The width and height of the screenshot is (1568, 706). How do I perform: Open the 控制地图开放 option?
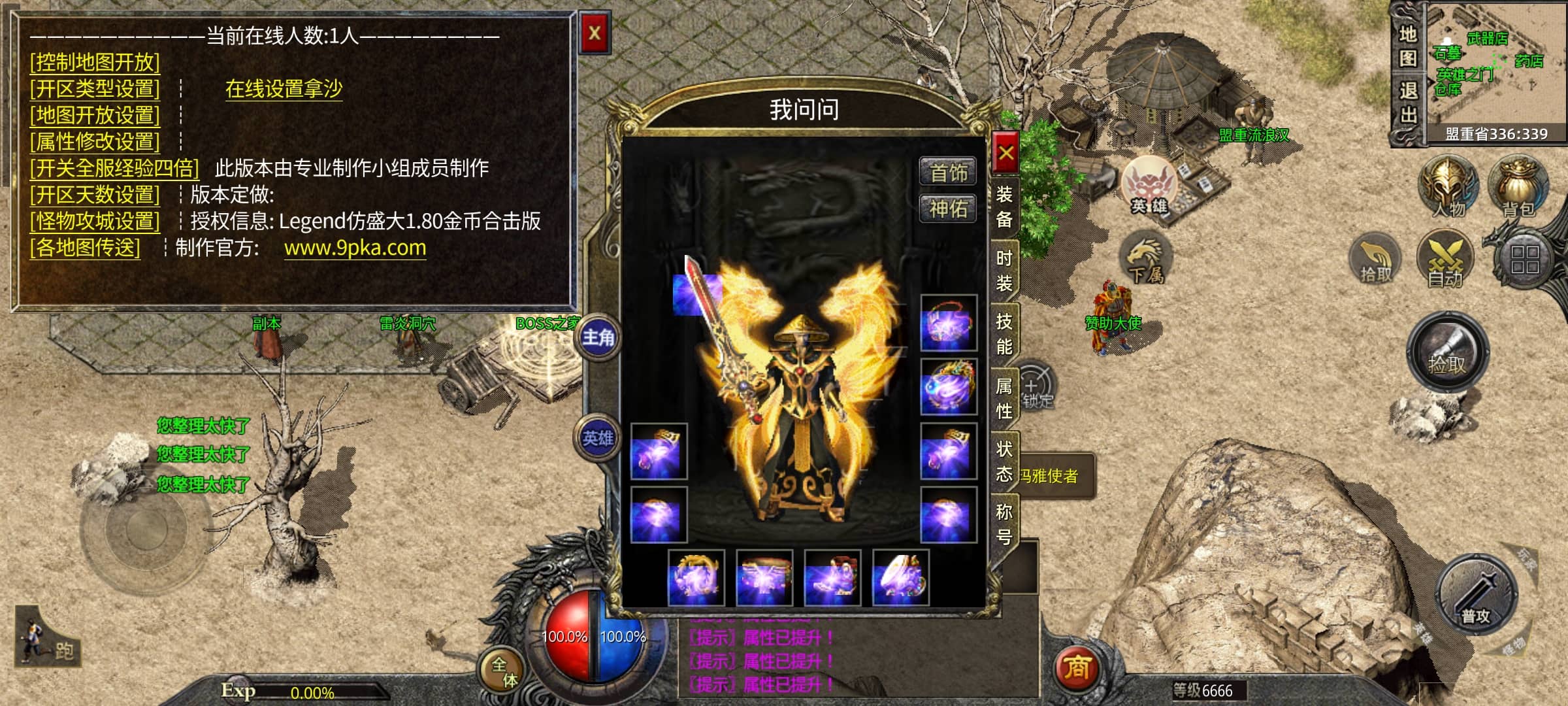pos(95,62)
